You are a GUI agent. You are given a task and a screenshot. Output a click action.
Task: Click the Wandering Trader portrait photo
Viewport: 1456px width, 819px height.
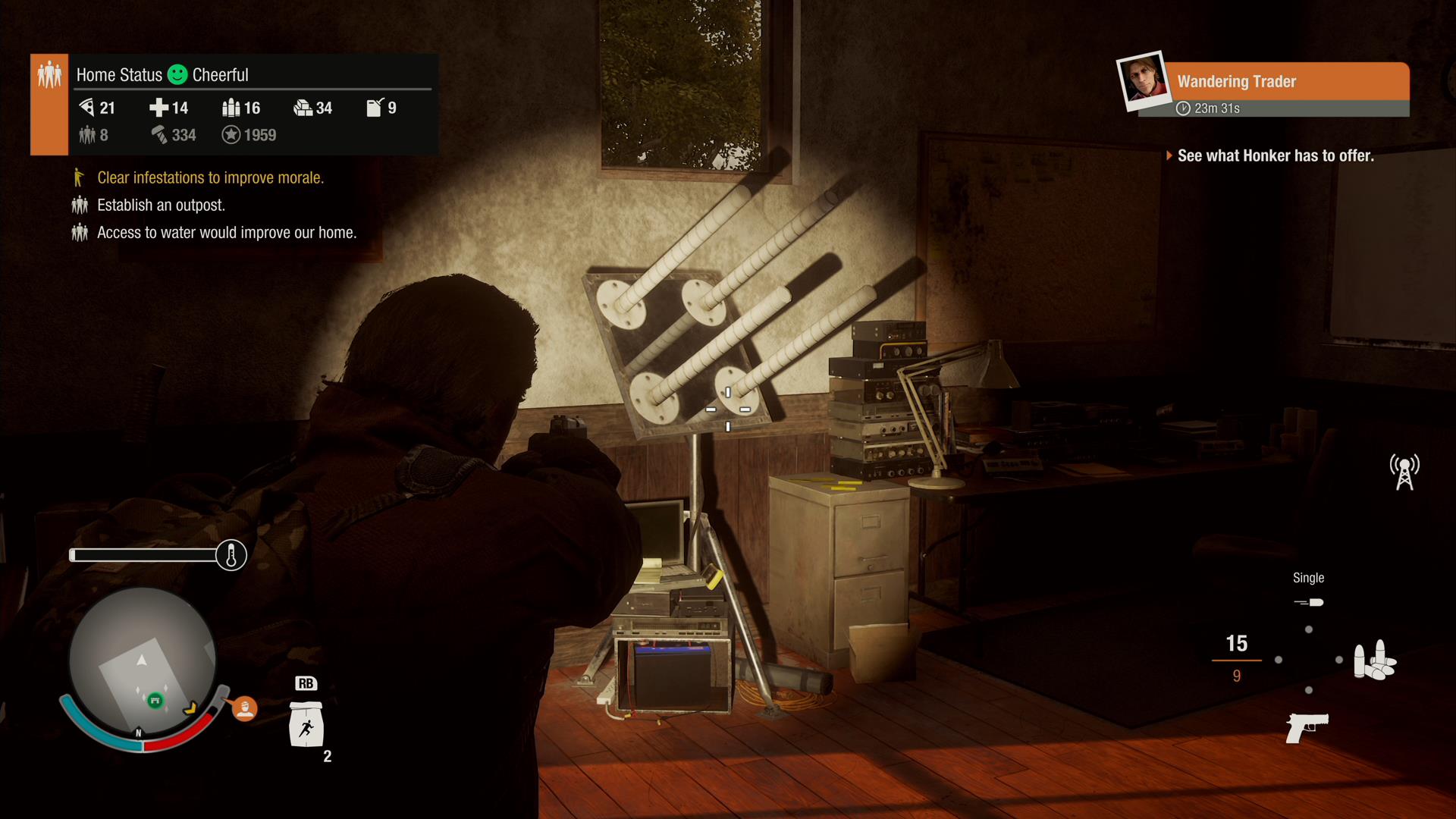(x=1142, y=80)
